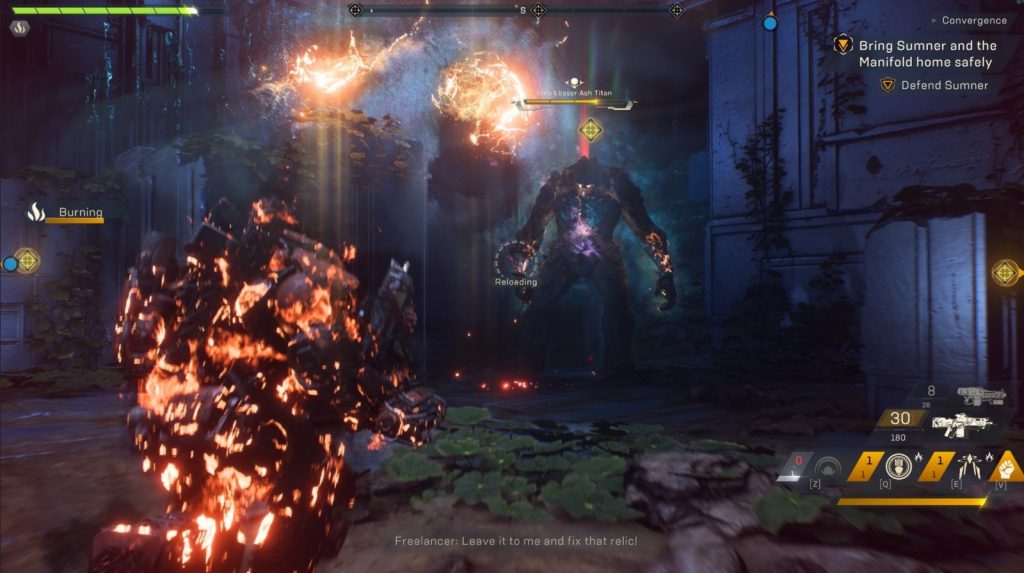Inspect the Burning status effect icon
Screen dimensions: 1024x573
coord(36,212)
